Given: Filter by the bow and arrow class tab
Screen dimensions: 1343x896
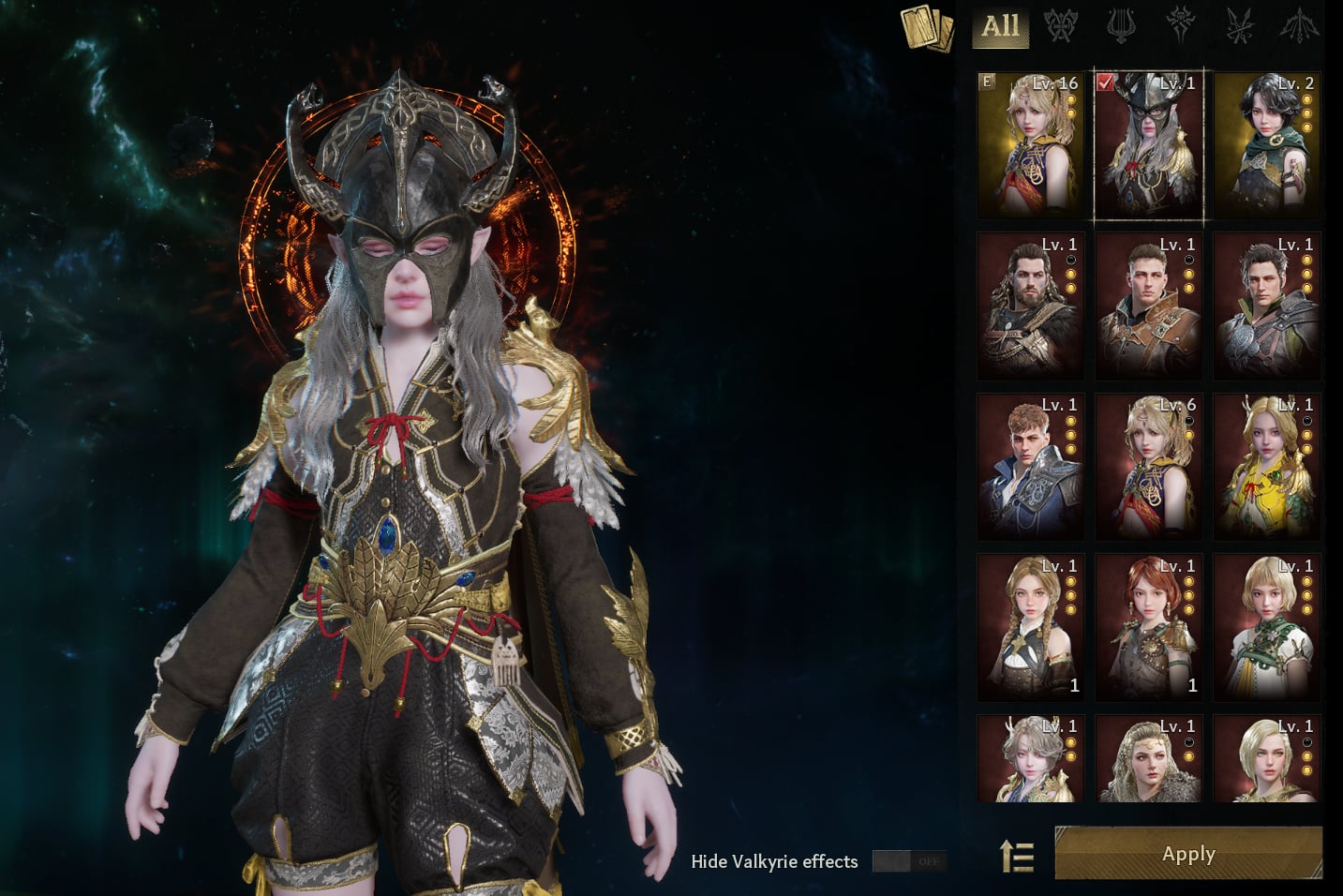Looking at the screenshot, I should [x=1298, y=26].
